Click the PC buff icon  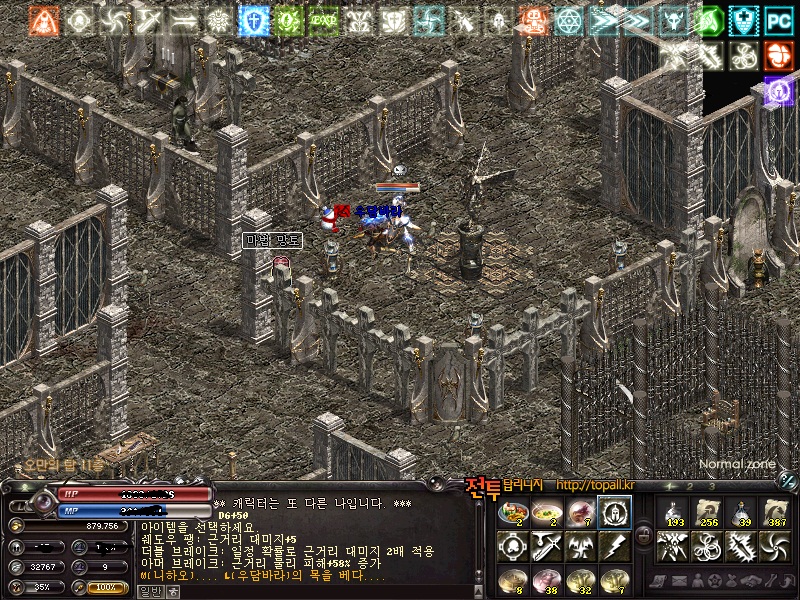(778, 19)
